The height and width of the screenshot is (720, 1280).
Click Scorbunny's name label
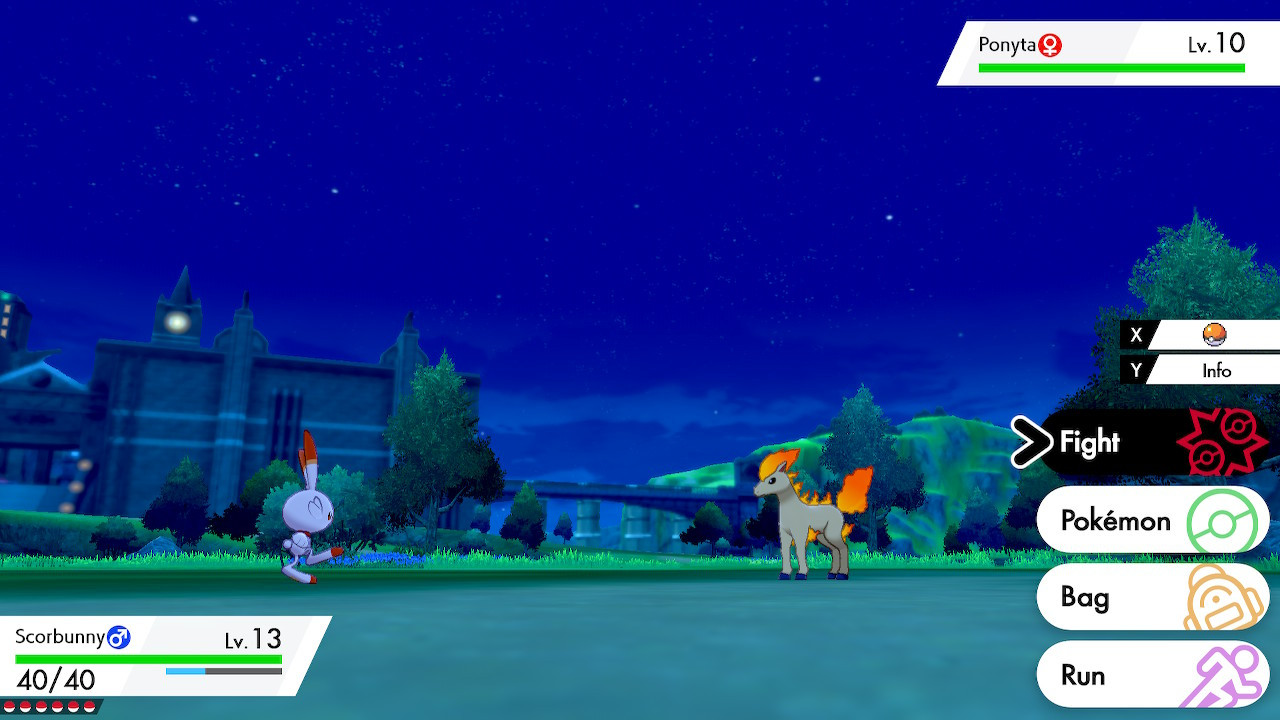coord(62,637)
